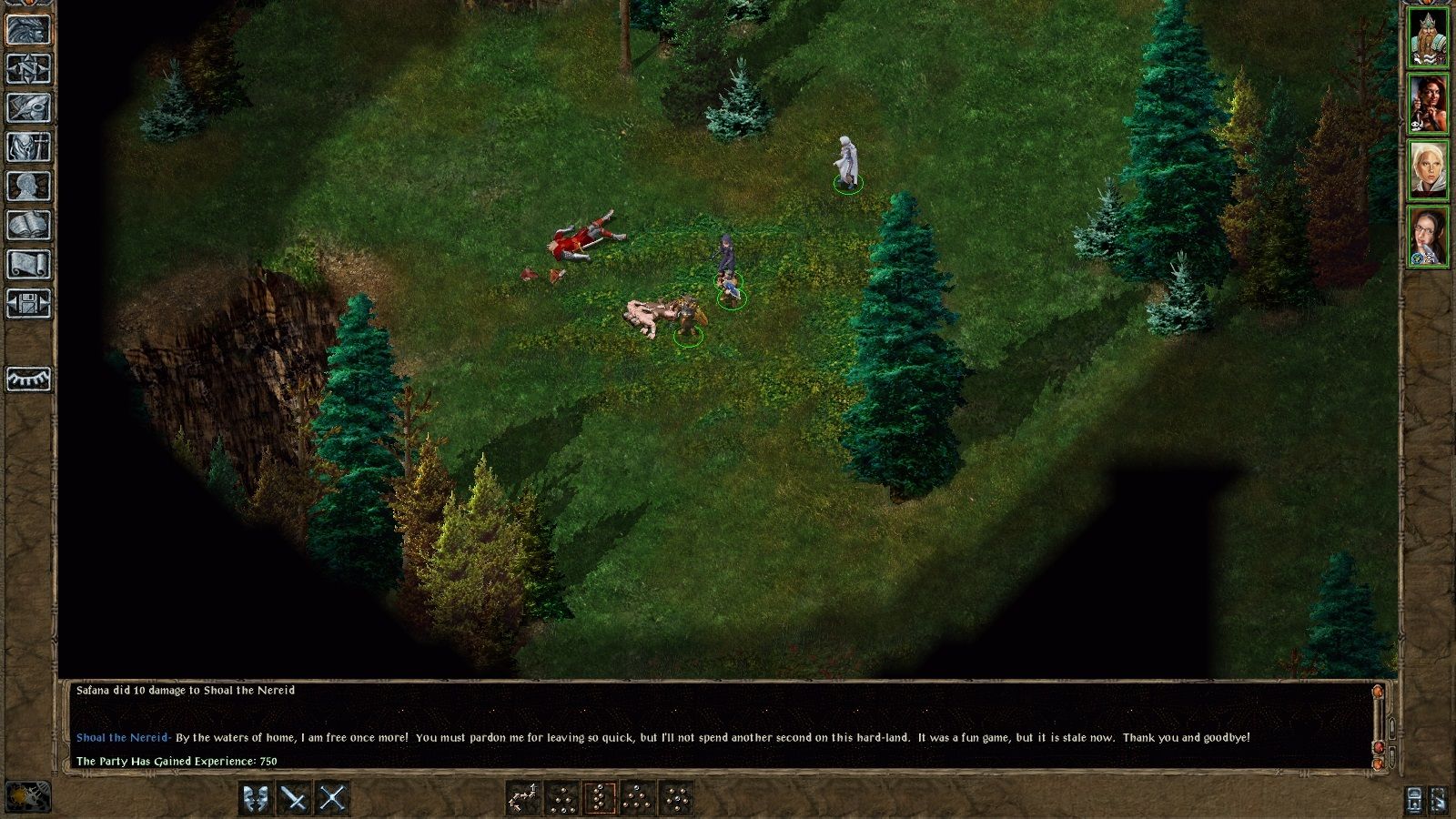Open the world map from the sidebar compass icon
The image size is (1456, 819).
tap(27, 71)
